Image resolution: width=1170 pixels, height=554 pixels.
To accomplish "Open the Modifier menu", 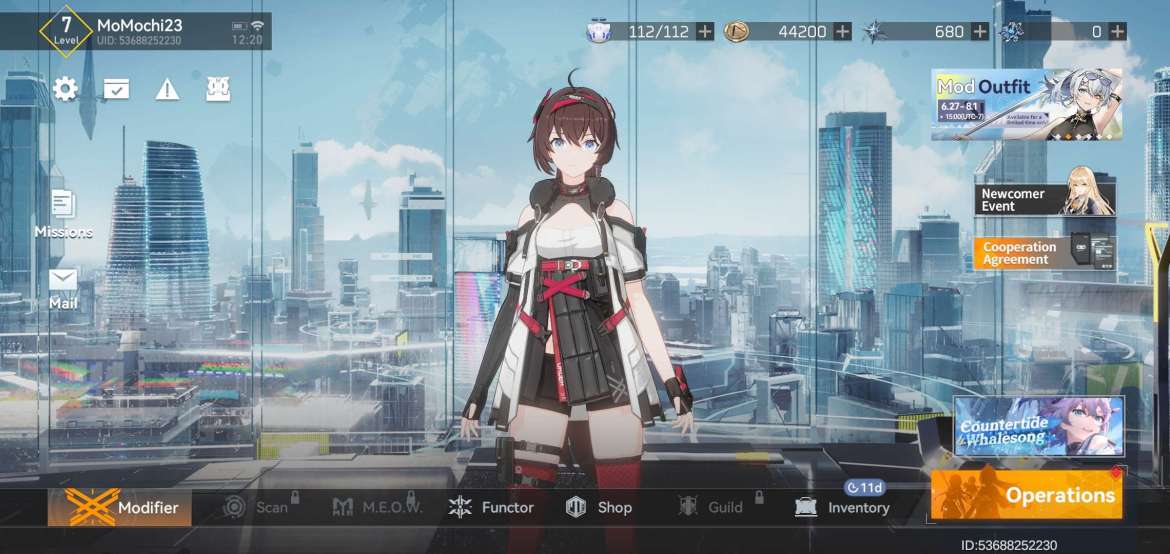I will click(x=120, y=507).
